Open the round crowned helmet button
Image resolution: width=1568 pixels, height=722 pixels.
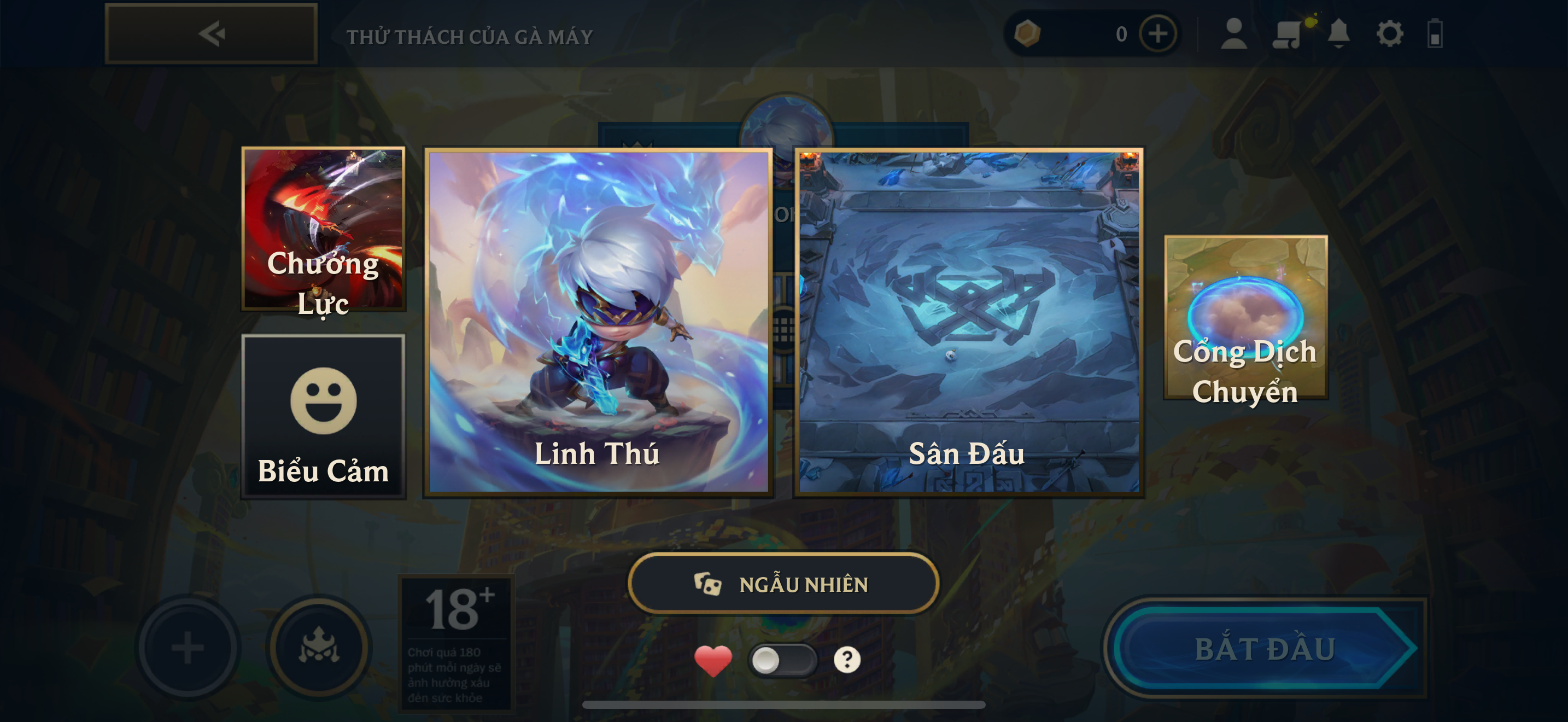319,648
